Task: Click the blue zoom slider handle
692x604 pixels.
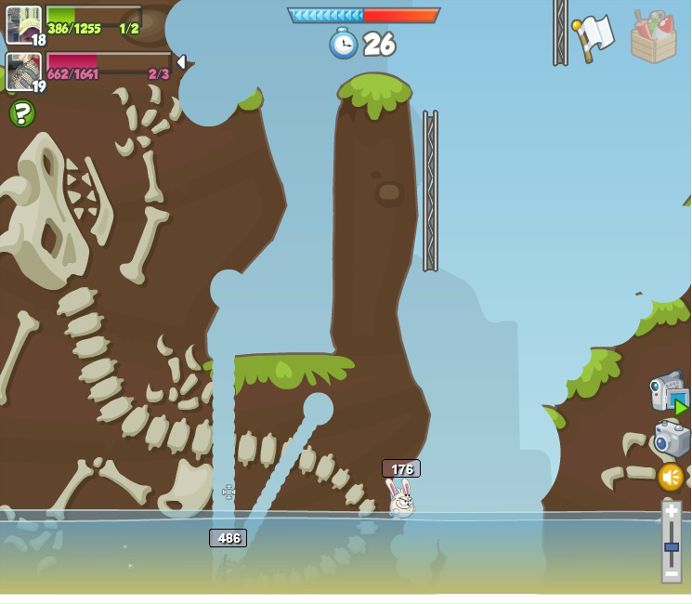Action: point(671,547)
